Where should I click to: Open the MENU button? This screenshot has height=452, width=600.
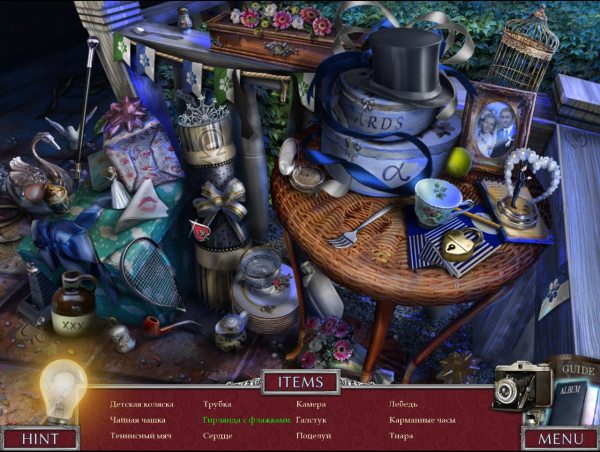(560, 438)
